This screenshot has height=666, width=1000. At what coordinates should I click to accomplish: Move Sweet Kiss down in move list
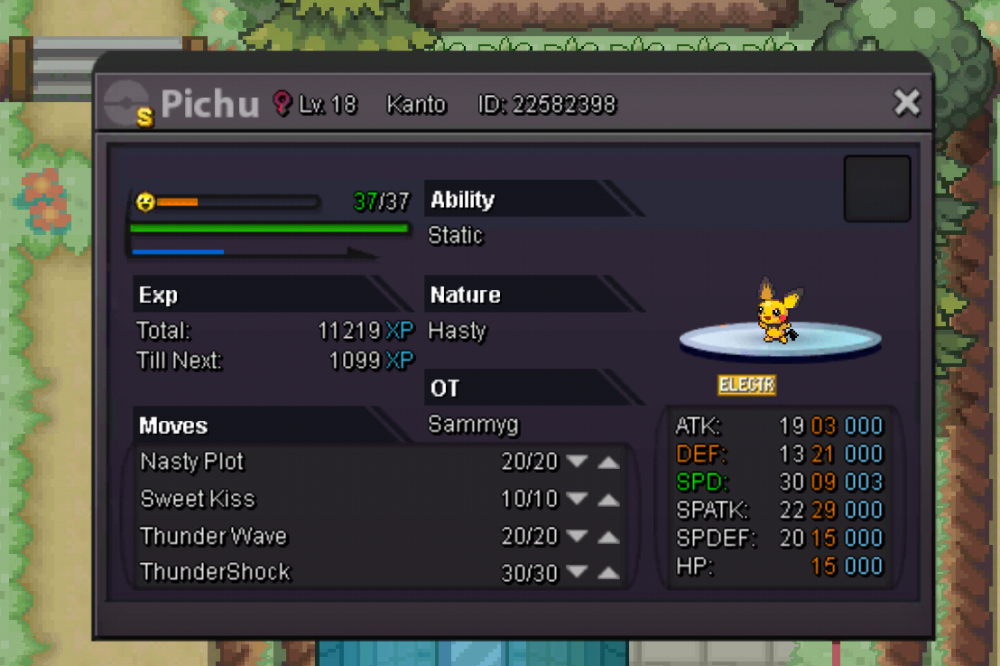[x=576, y=499]
